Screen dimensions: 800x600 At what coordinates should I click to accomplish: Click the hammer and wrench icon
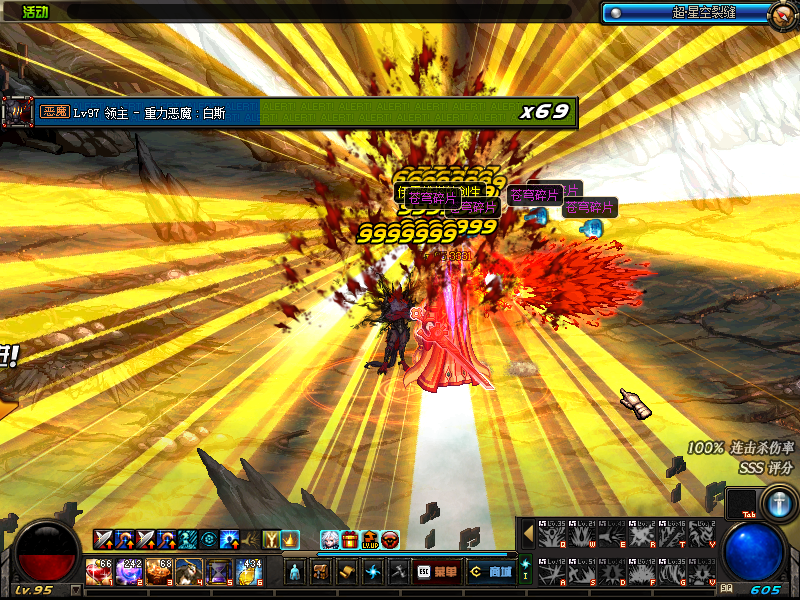click(398, 572)
